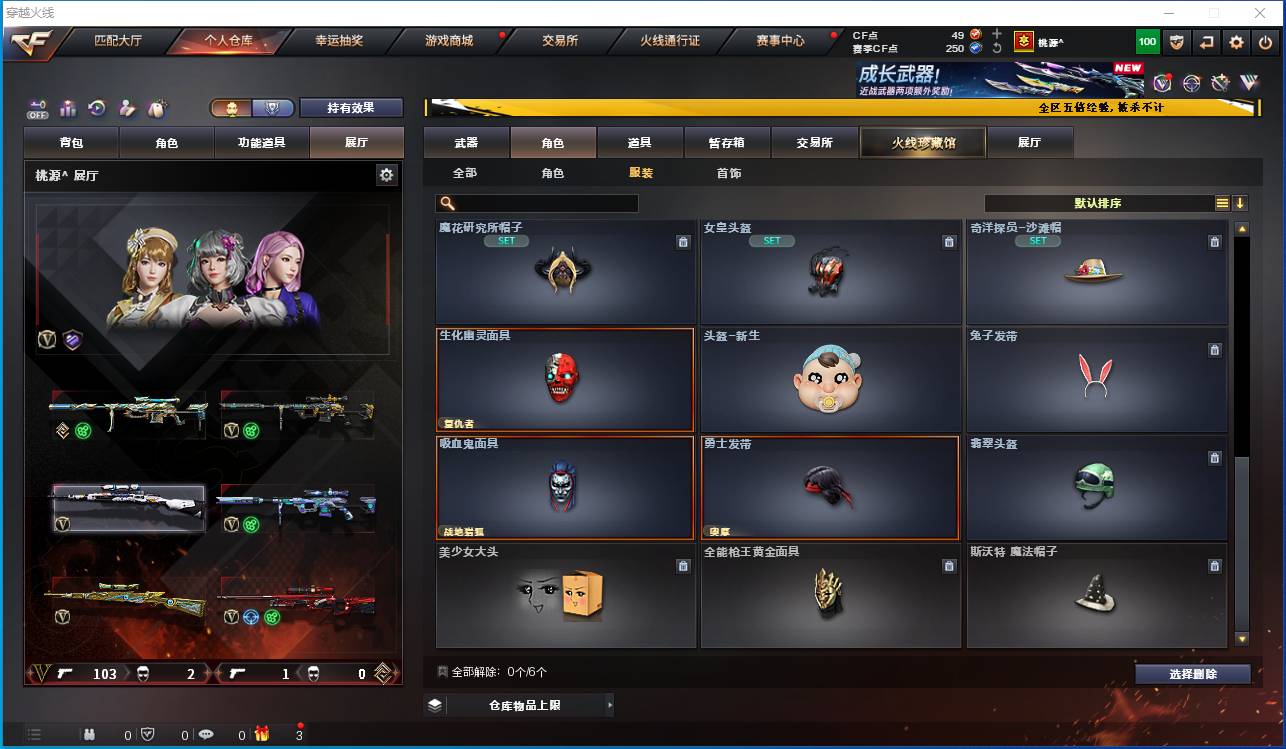Viewport: 1286px width, 749px height.
Task: Select the 生化幽灵面具 item tile
Action: [x=565, y=380]
